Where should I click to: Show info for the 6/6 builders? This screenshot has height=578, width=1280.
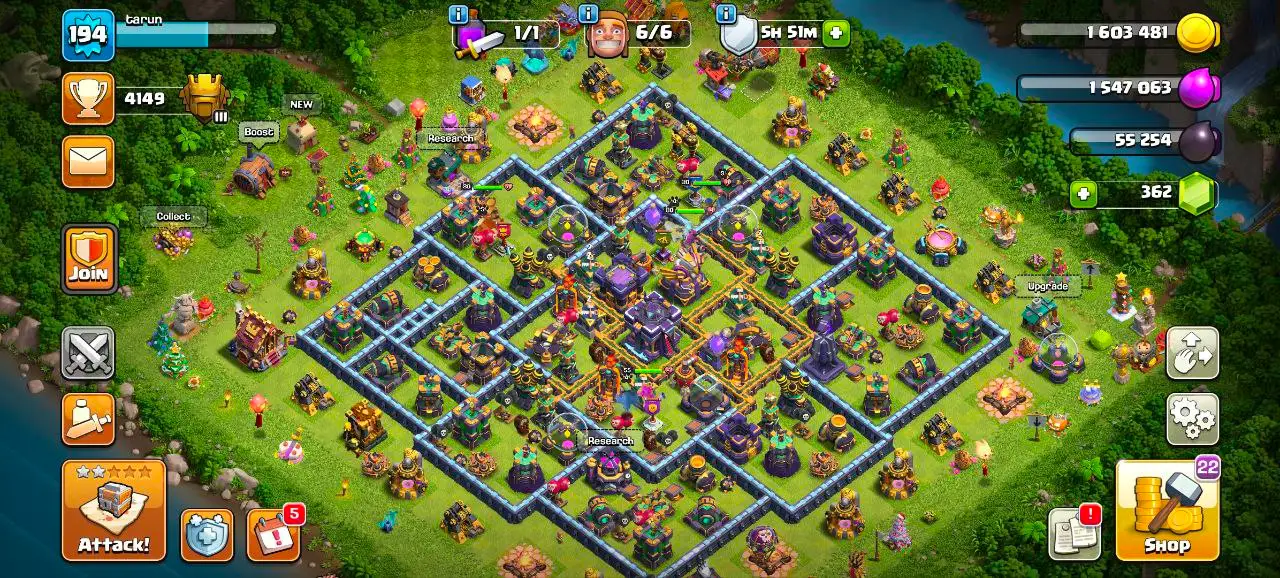(x=590, y=14)
